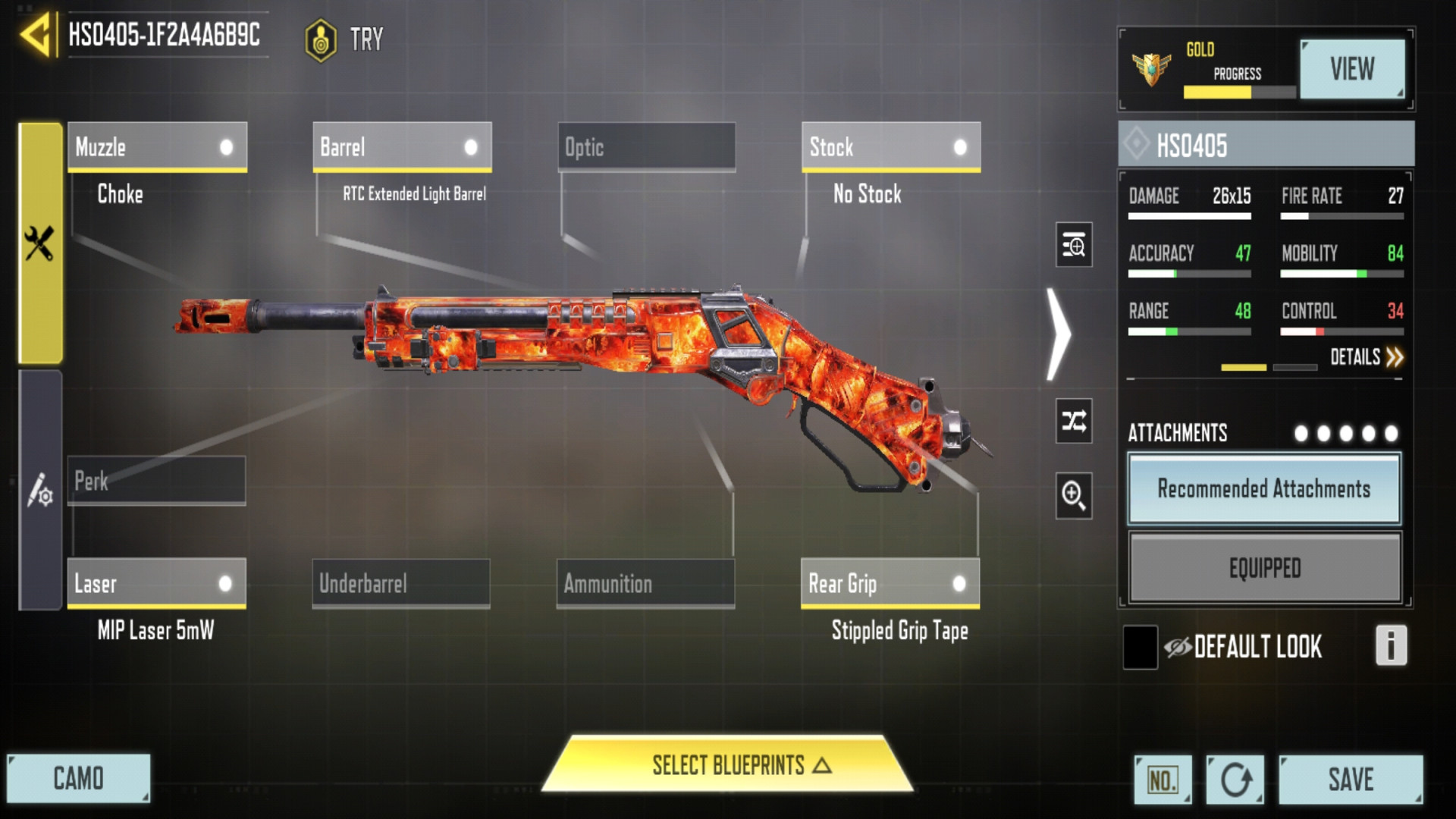Switch to the customization pen tab
1456x819 pixels.
[40, 490]
